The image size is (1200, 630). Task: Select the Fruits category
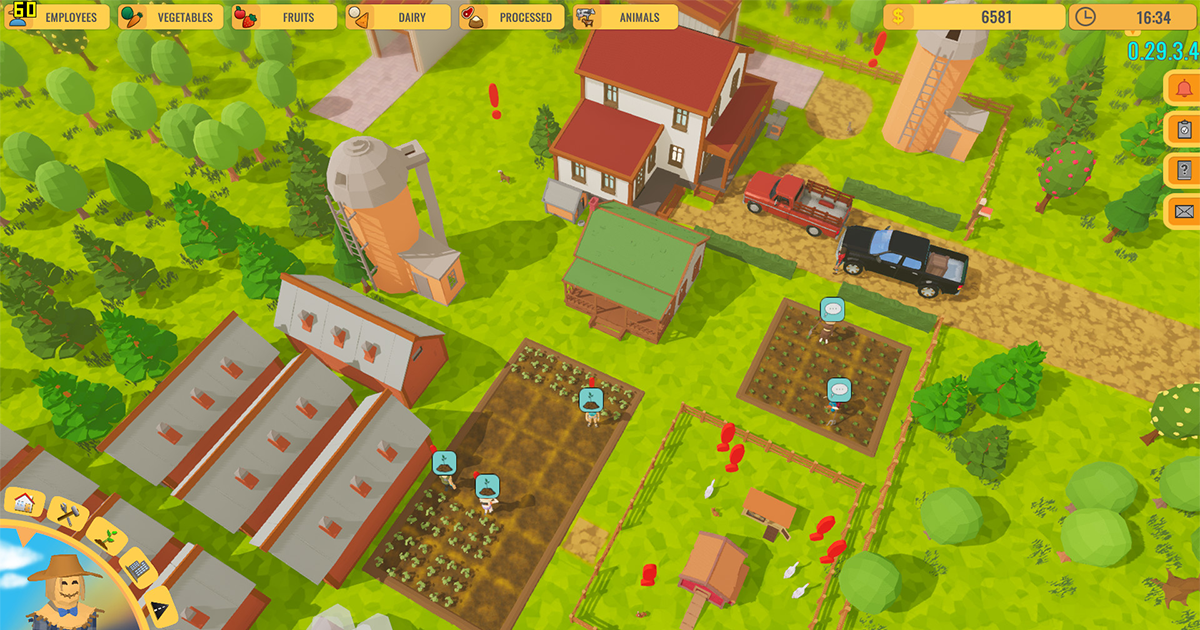coord(285,17)
